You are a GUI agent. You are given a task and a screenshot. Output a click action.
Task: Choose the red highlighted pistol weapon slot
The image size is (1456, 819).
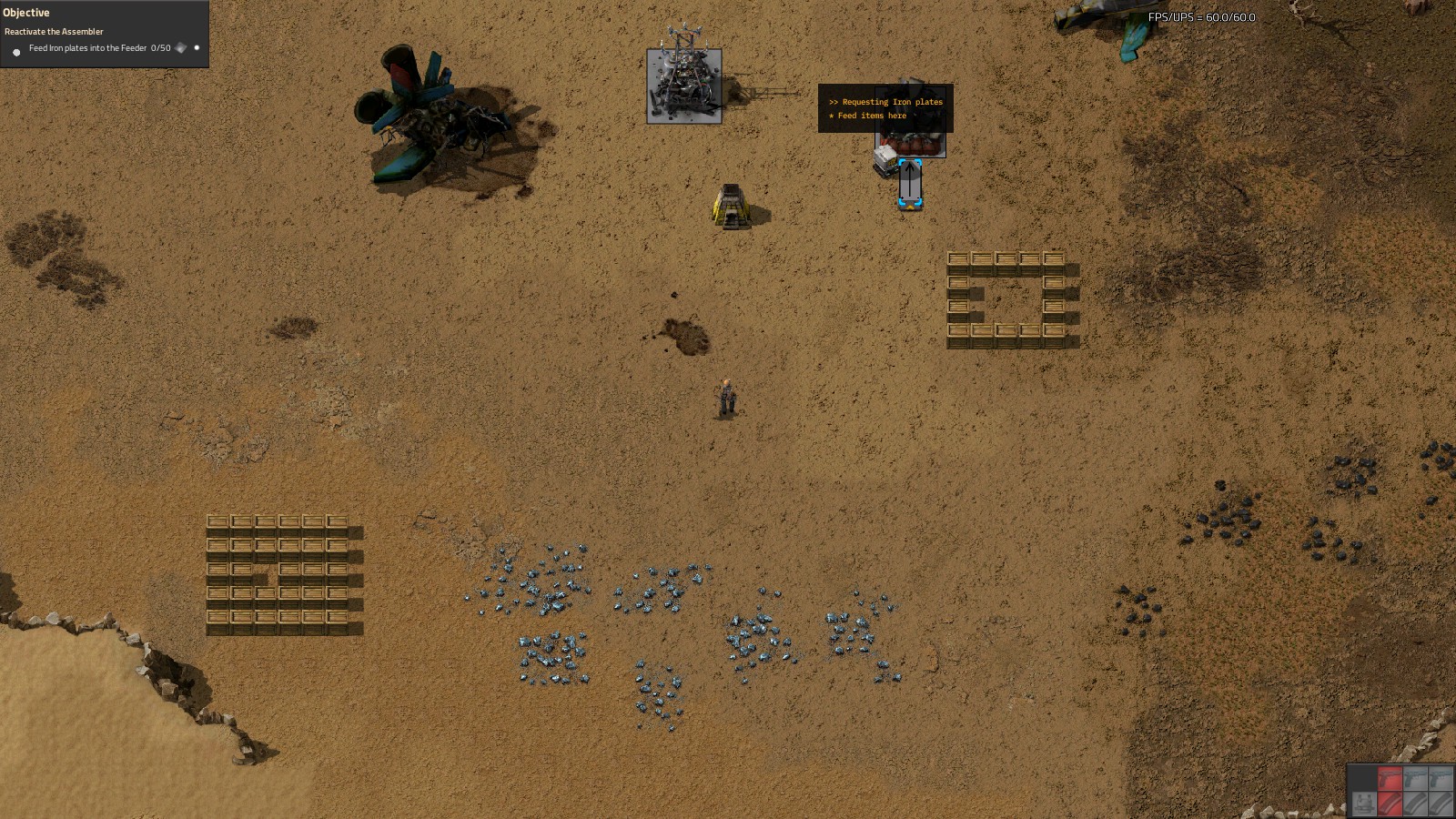tap(1389, 779)
